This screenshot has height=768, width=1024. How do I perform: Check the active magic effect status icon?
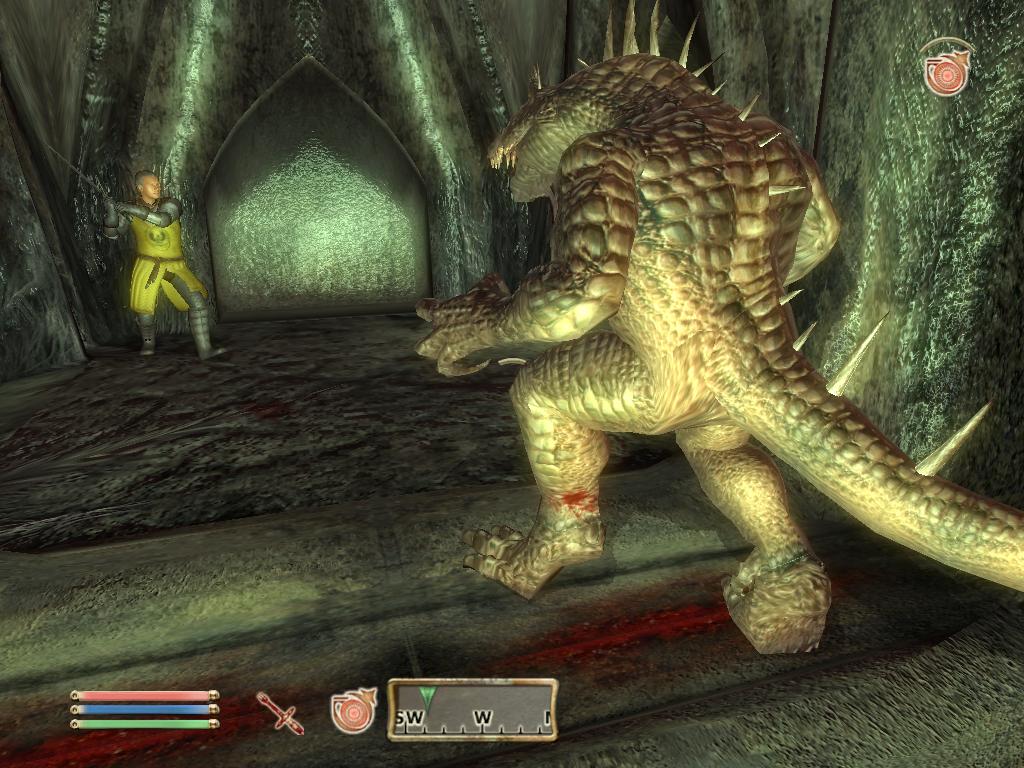coord(945,70)
